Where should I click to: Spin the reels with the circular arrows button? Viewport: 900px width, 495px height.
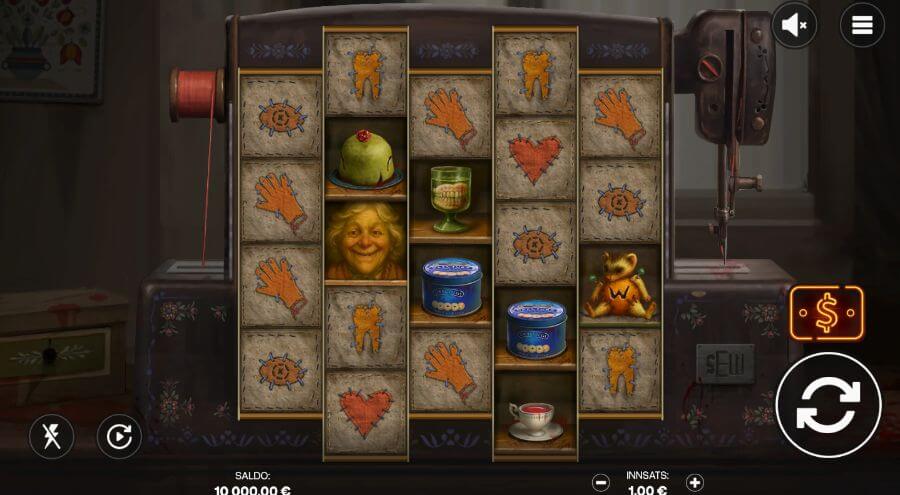click(828, 405)
